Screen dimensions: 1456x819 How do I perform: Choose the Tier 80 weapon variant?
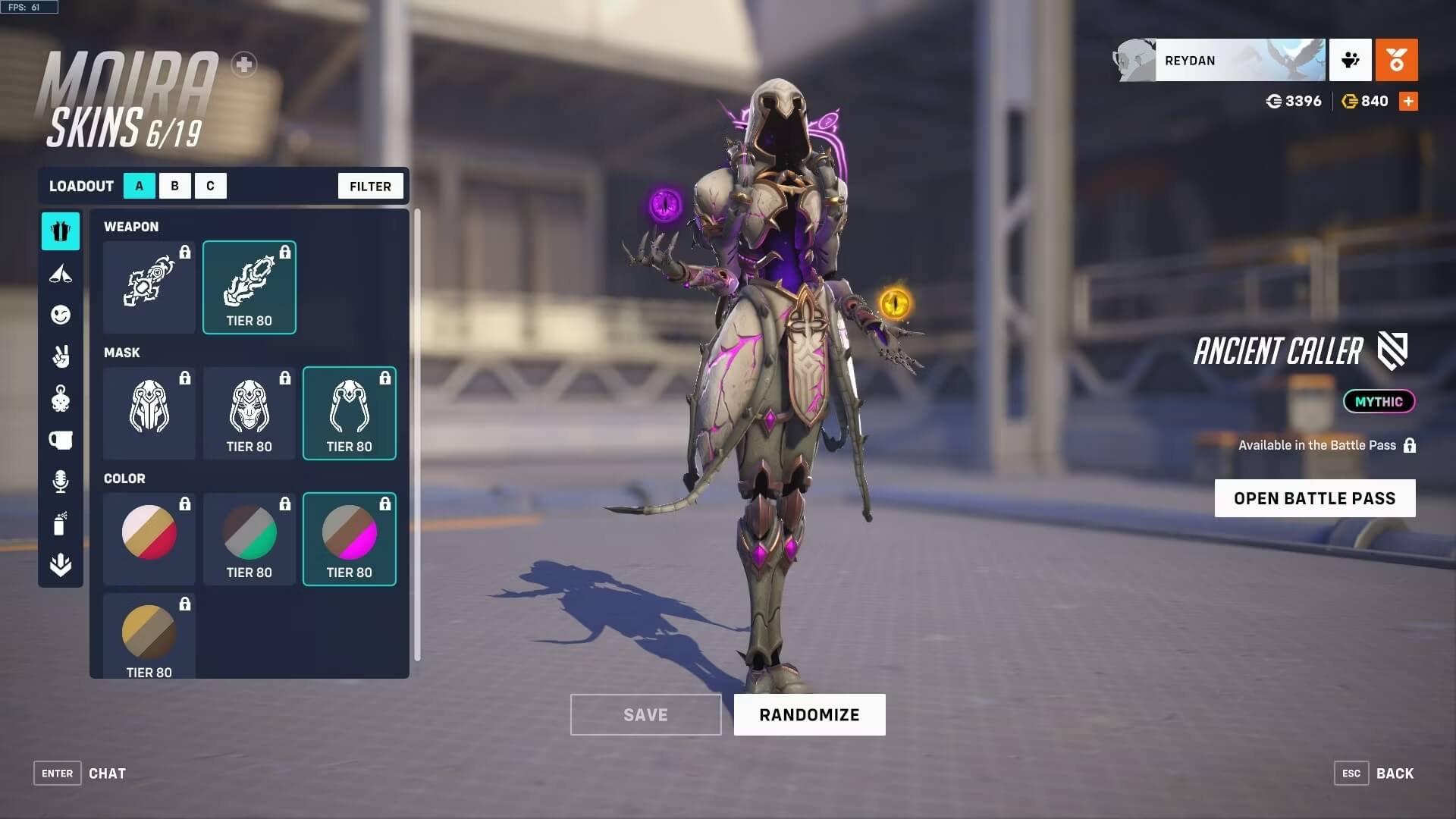[249, 287]
